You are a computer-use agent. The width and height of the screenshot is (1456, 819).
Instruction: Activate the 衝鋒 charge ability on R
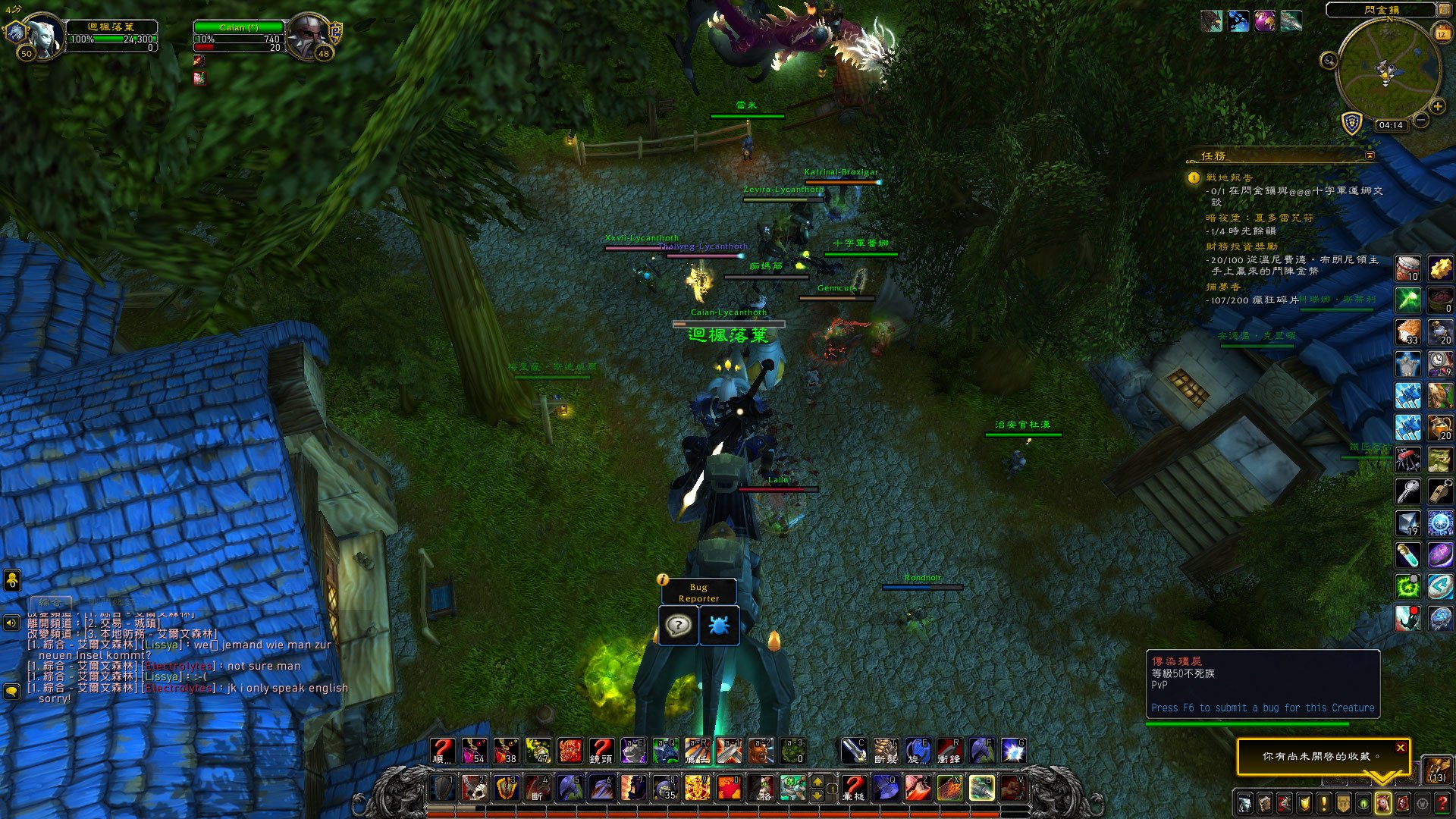click(949, 751)
